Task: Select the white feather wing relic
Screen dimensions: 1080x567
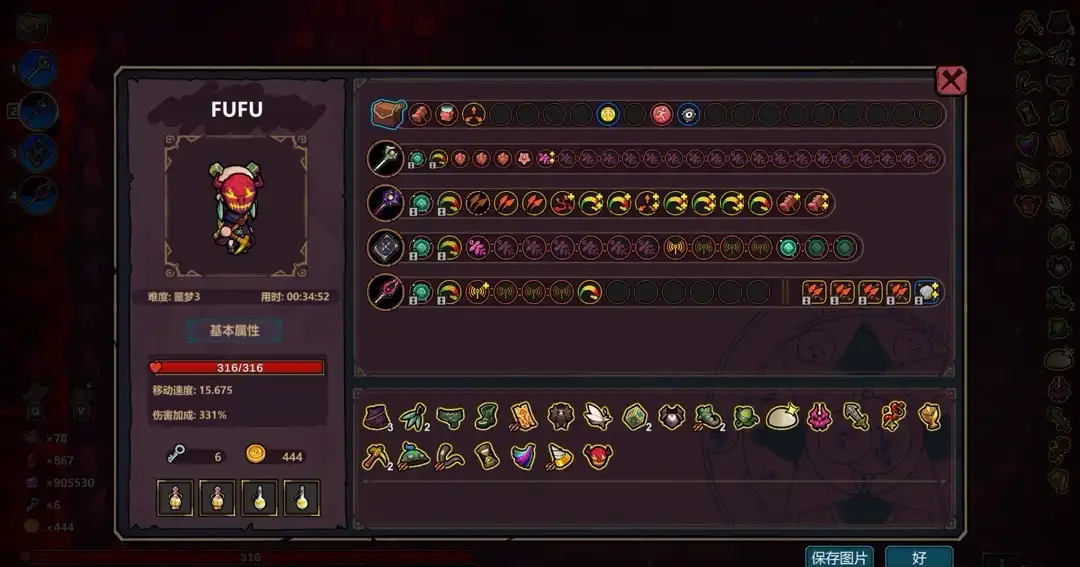Action: click(596, 417)
